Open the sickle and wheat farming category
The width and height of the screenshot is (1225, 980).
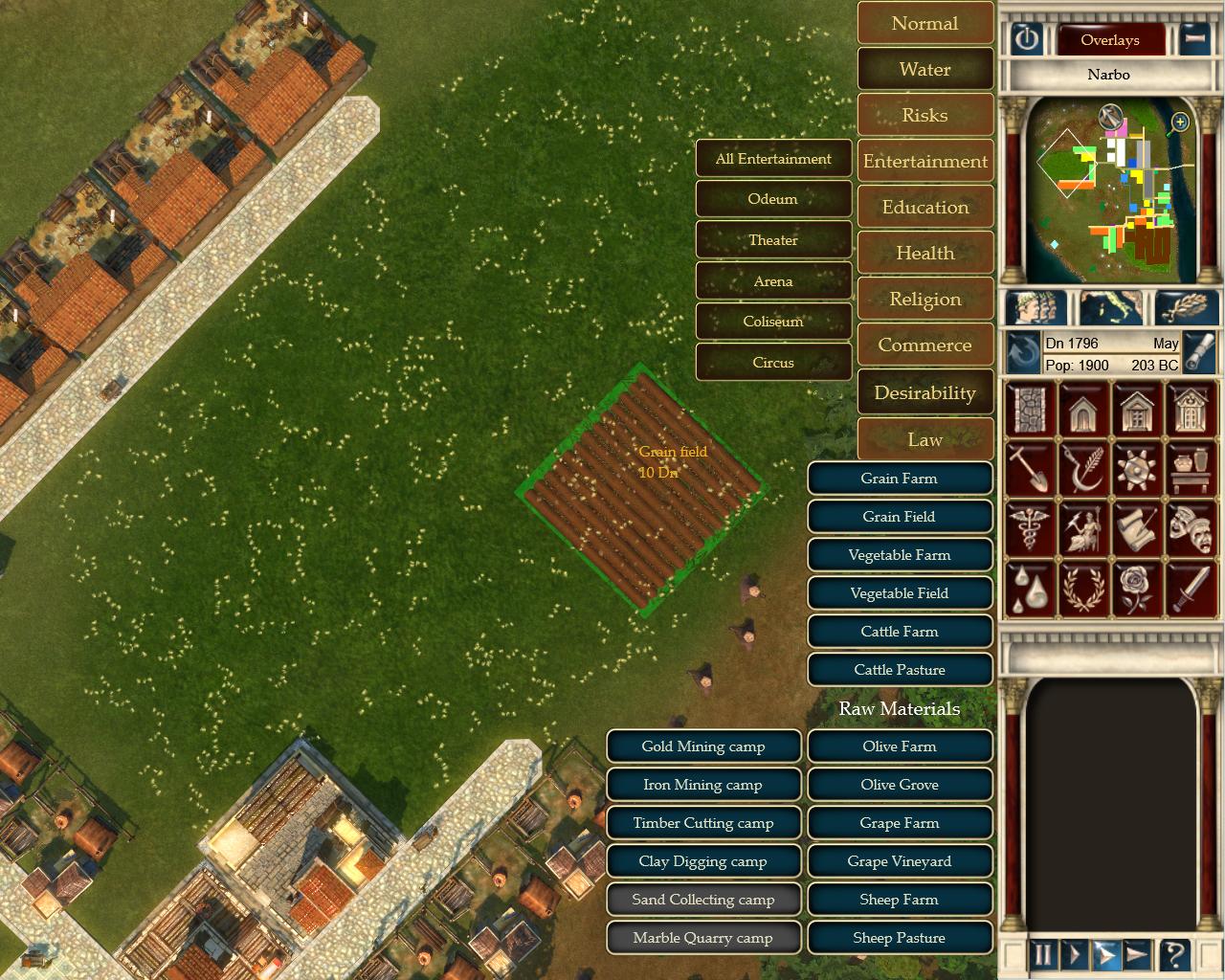click(1083, 469)
